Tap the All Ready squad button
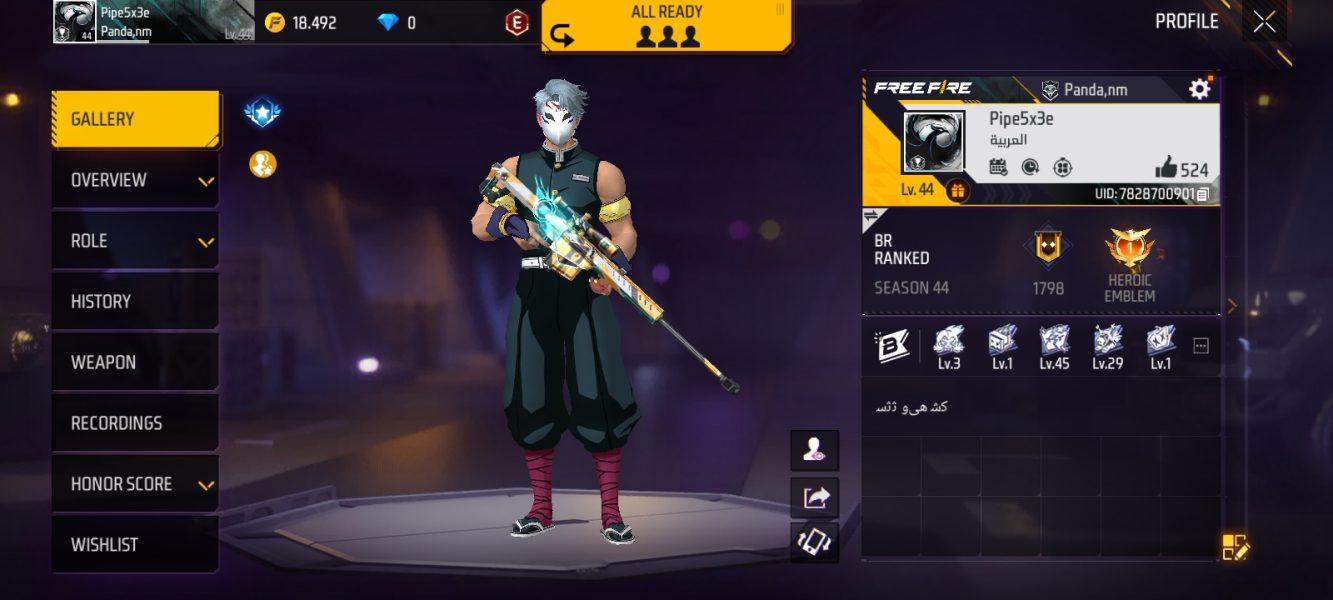This screenshot has width=1333, height=600. tap(667, 26)
